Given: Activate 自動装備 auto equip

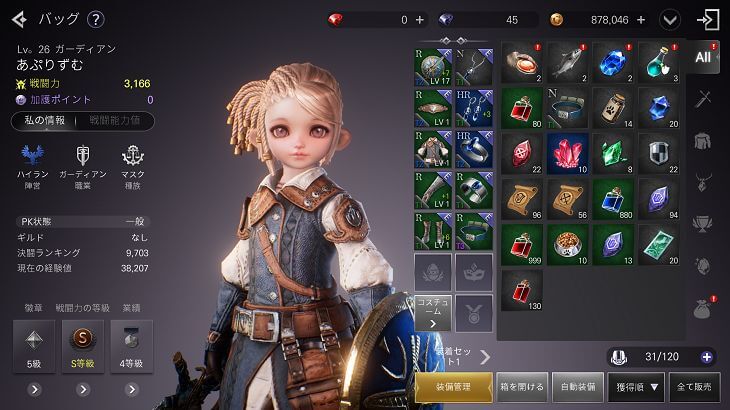Looking at the screenshot, I should point(579,386).
